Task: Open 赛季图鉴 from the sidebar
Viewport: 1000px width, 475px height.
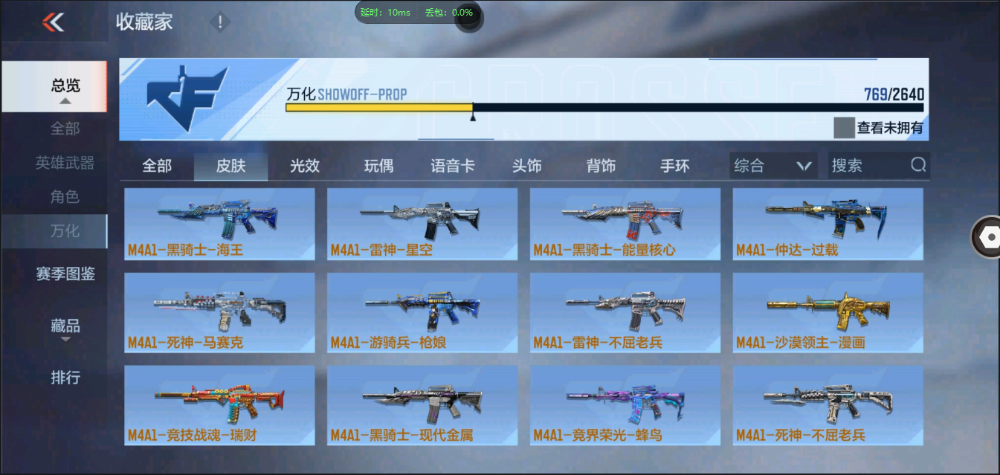Action: tap(65, 273)
